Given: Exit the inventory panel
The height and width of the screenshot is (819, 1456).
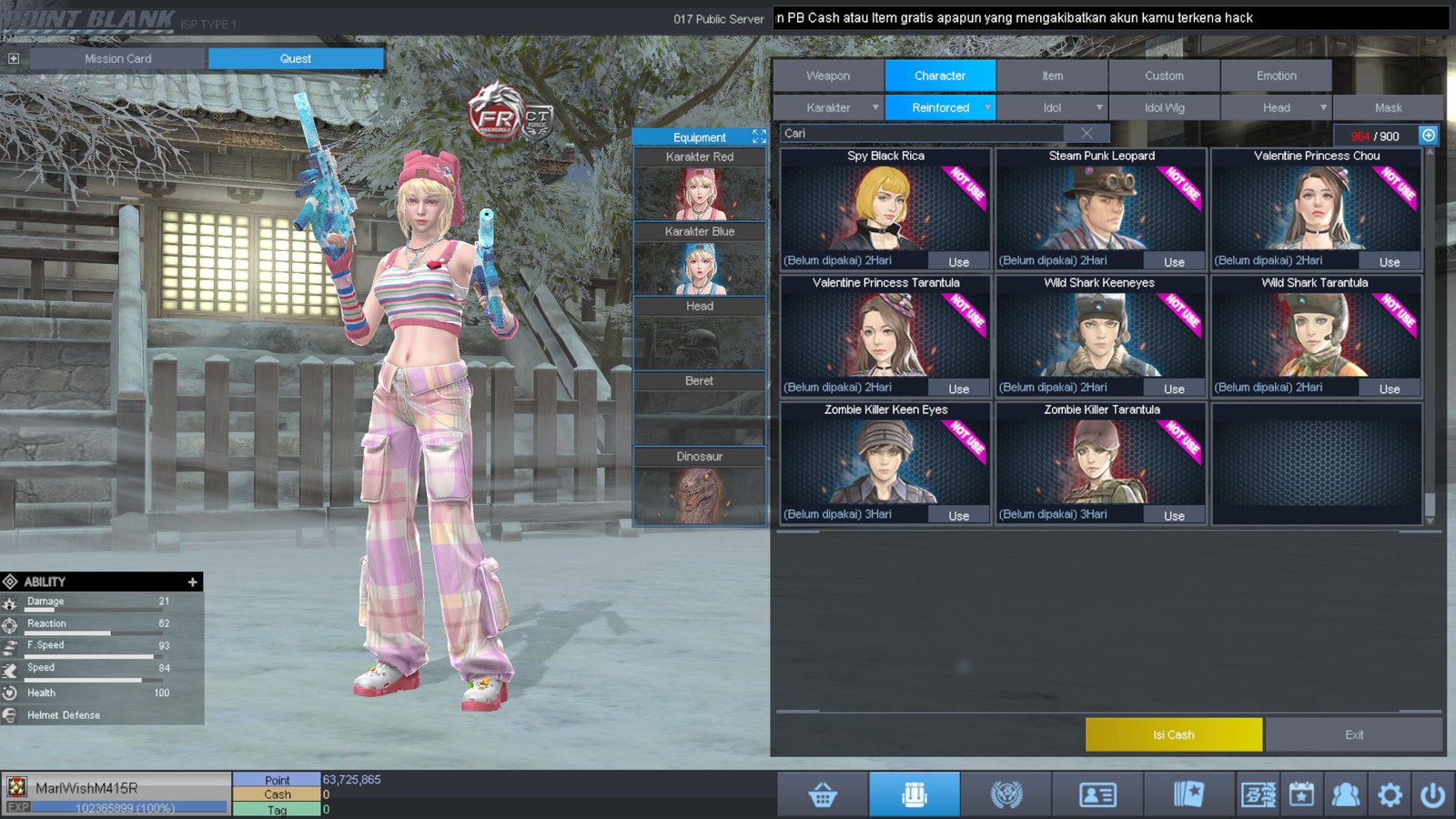Looking at the screenshot, I should (1354, 734).
